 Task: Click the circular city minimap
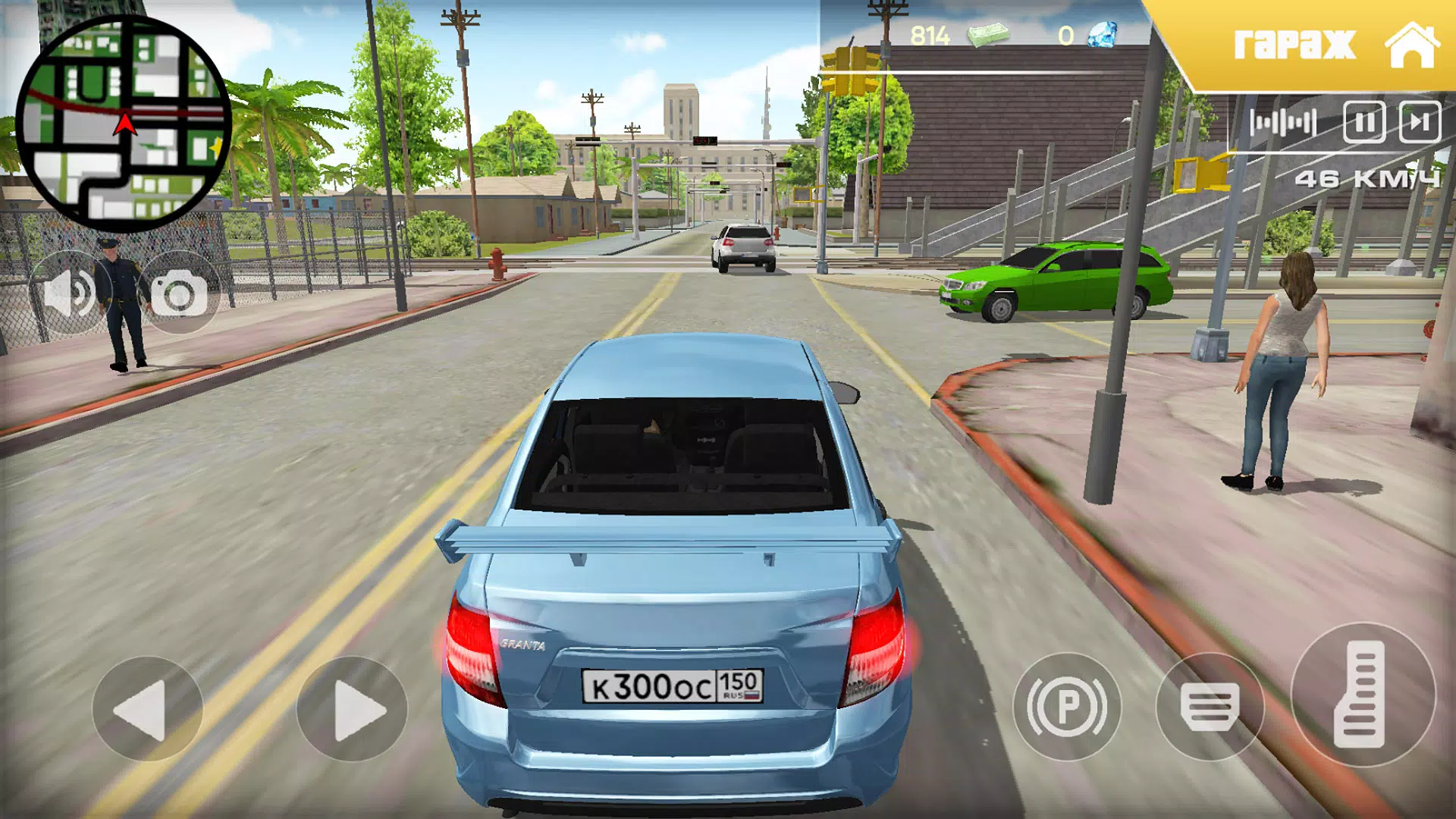tap(123, 123)
